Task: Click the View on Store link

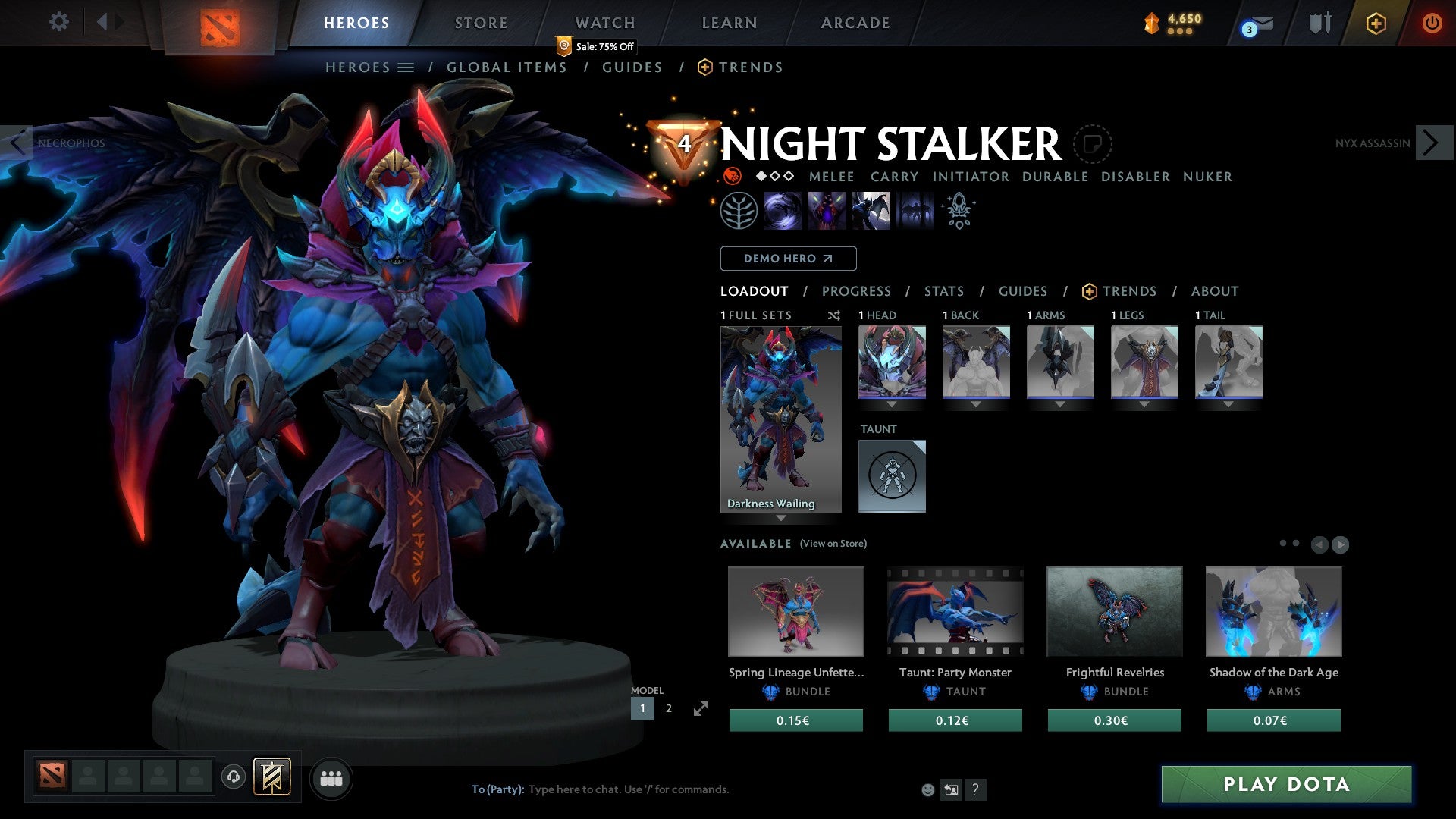Action: click(x=833, y=544)
